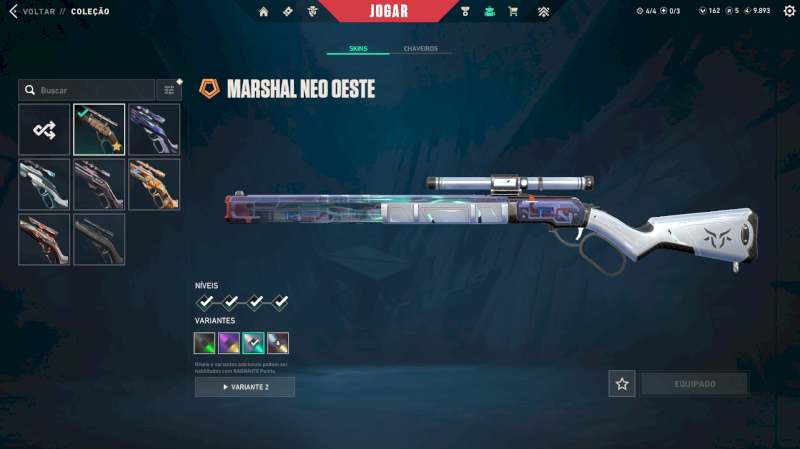
Task: Open the battle pass ticket icon
Action: 288,11
